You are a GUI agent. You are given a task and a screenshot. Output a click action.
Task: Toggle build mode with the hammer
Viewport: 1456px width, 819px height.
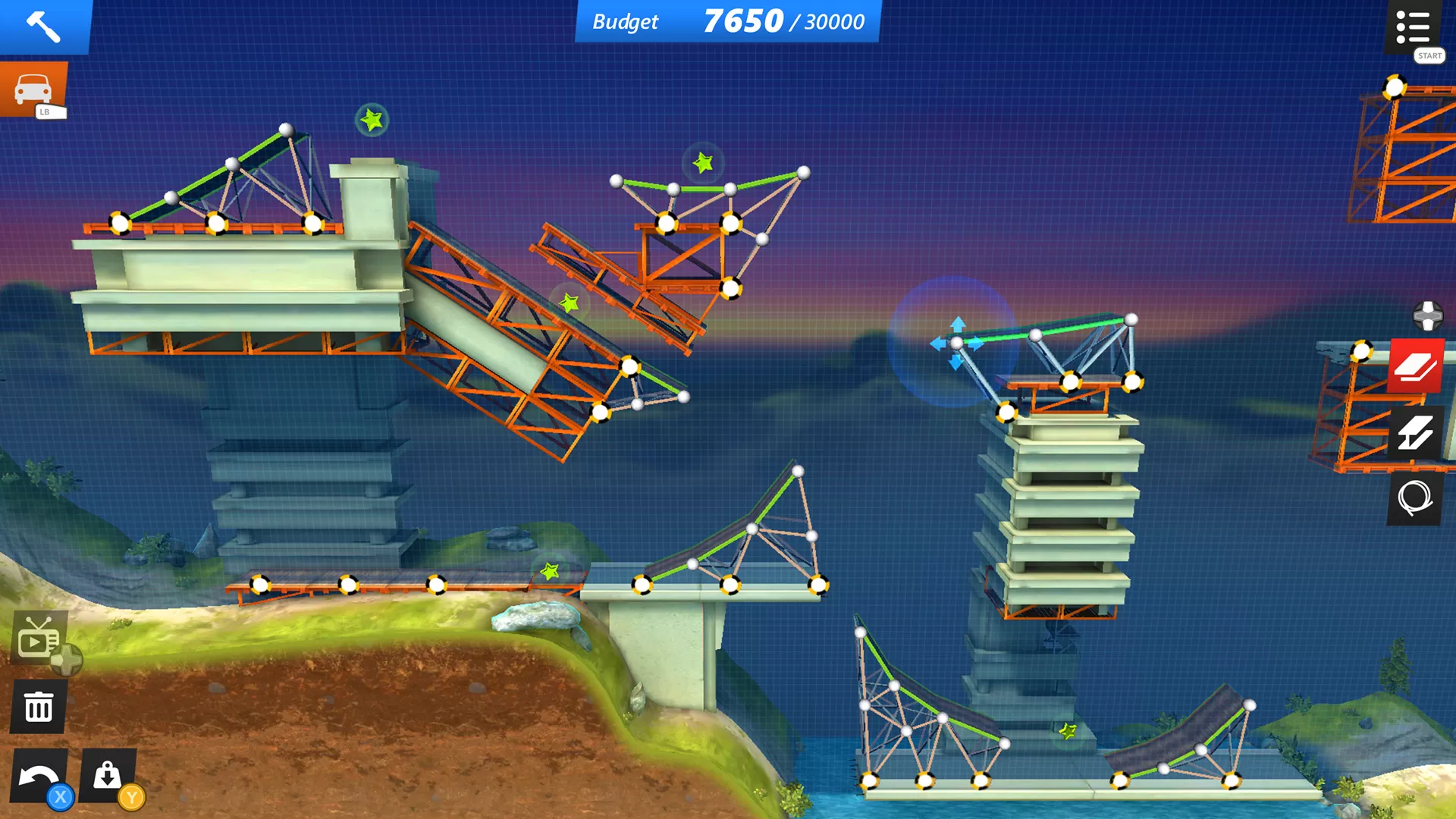tap(43, 28)
